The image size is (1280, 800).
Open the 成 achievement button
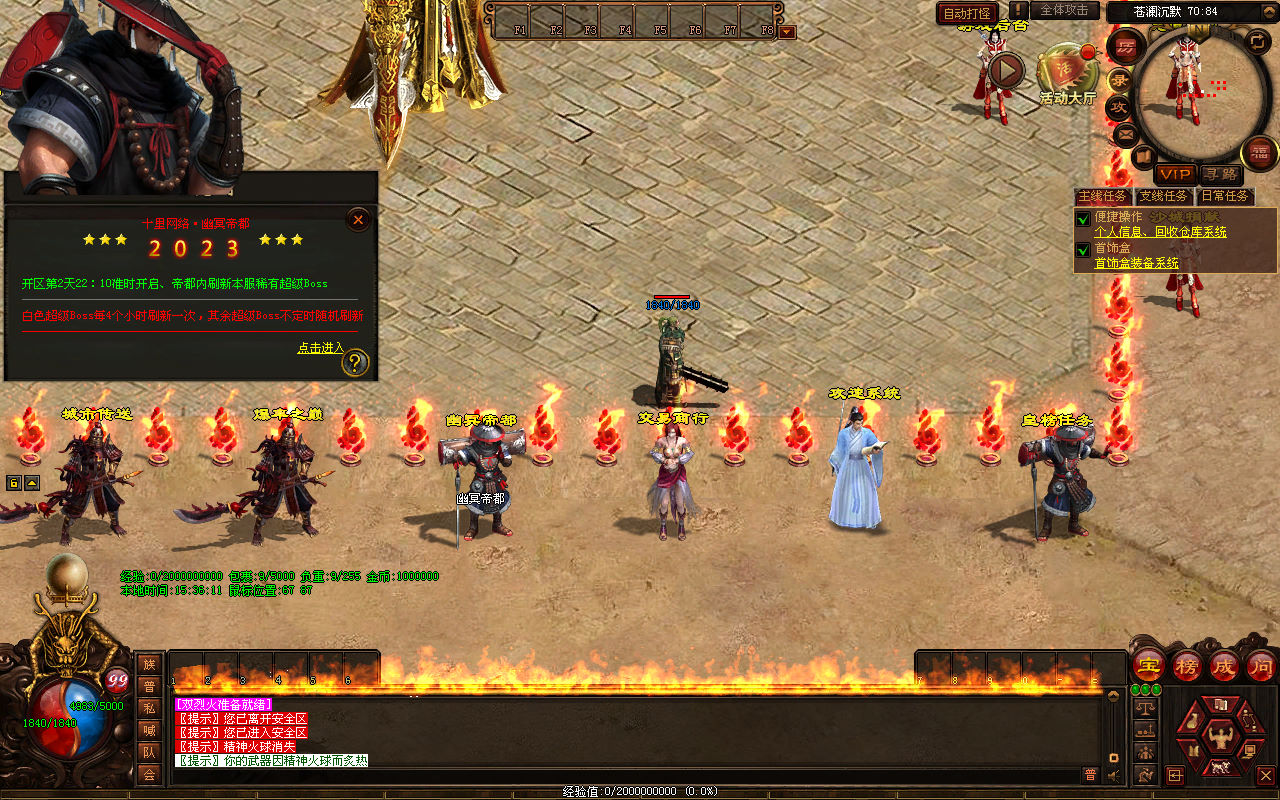pyautogui.click(x=1224, y=665)
